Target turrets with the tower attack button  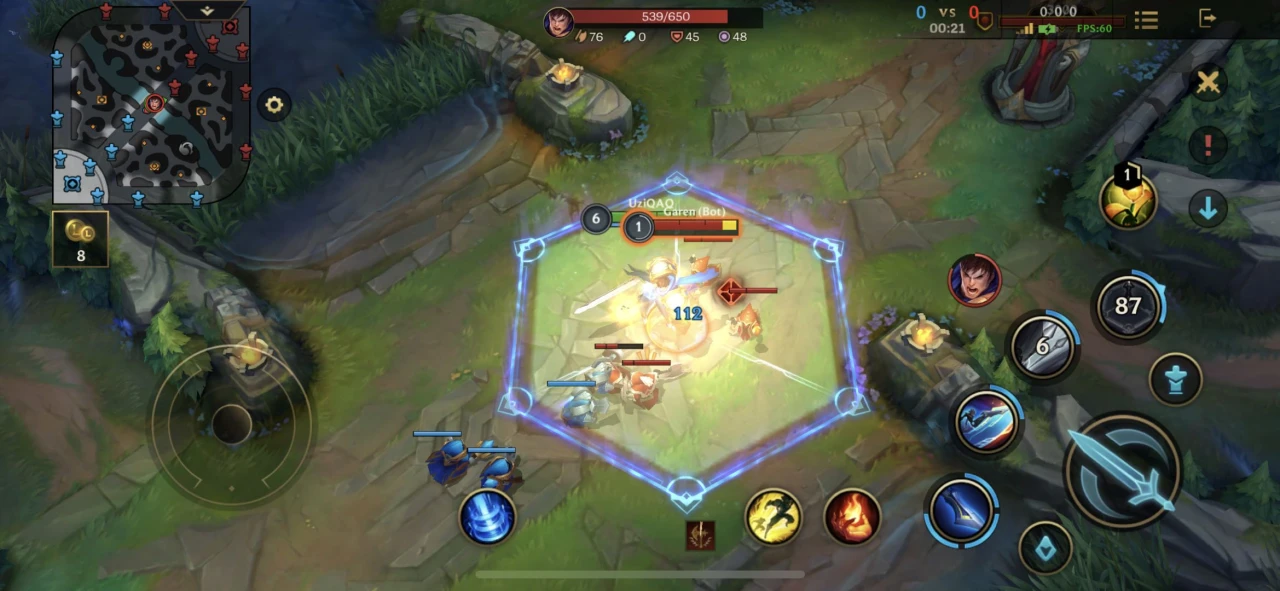coord(1175,380)
